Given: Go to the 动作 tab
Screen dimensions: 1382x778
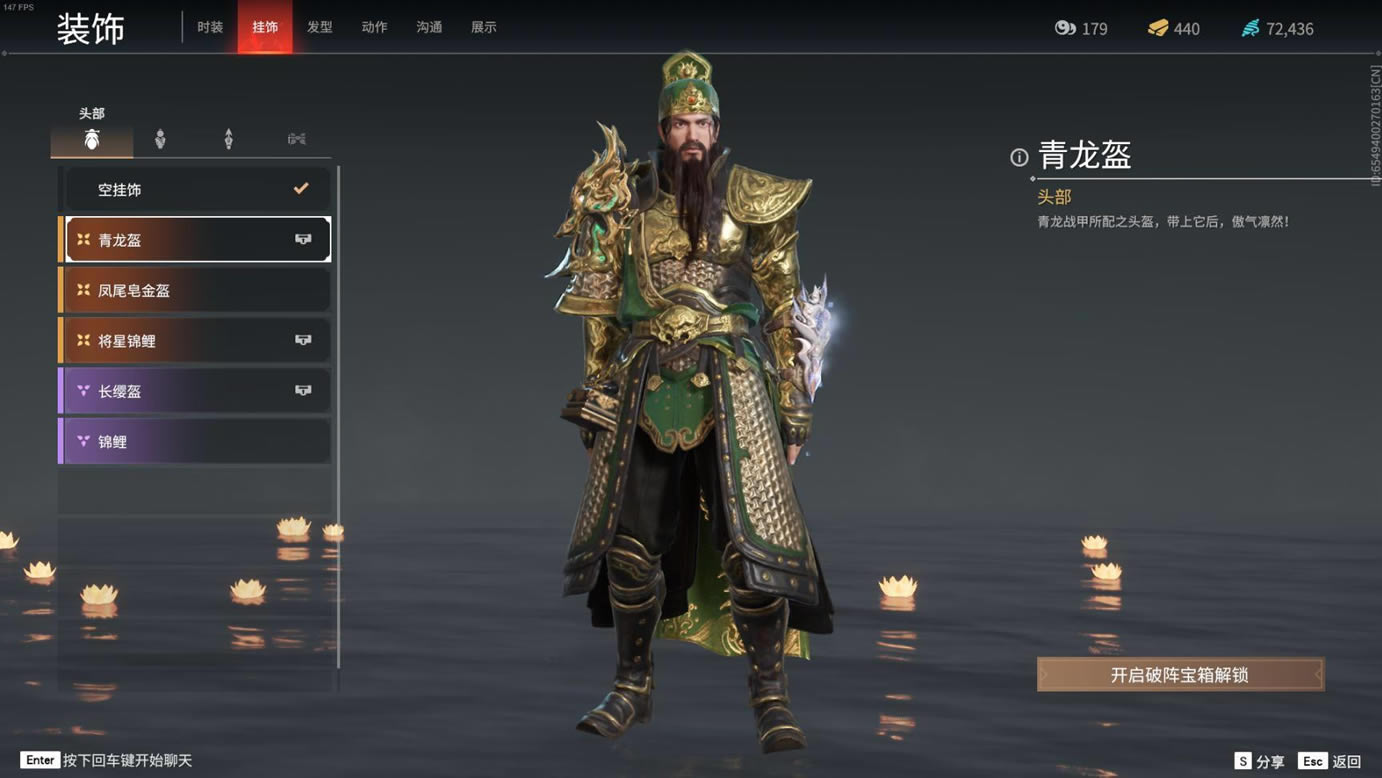Looking at the screenshot, I should 374,27.
